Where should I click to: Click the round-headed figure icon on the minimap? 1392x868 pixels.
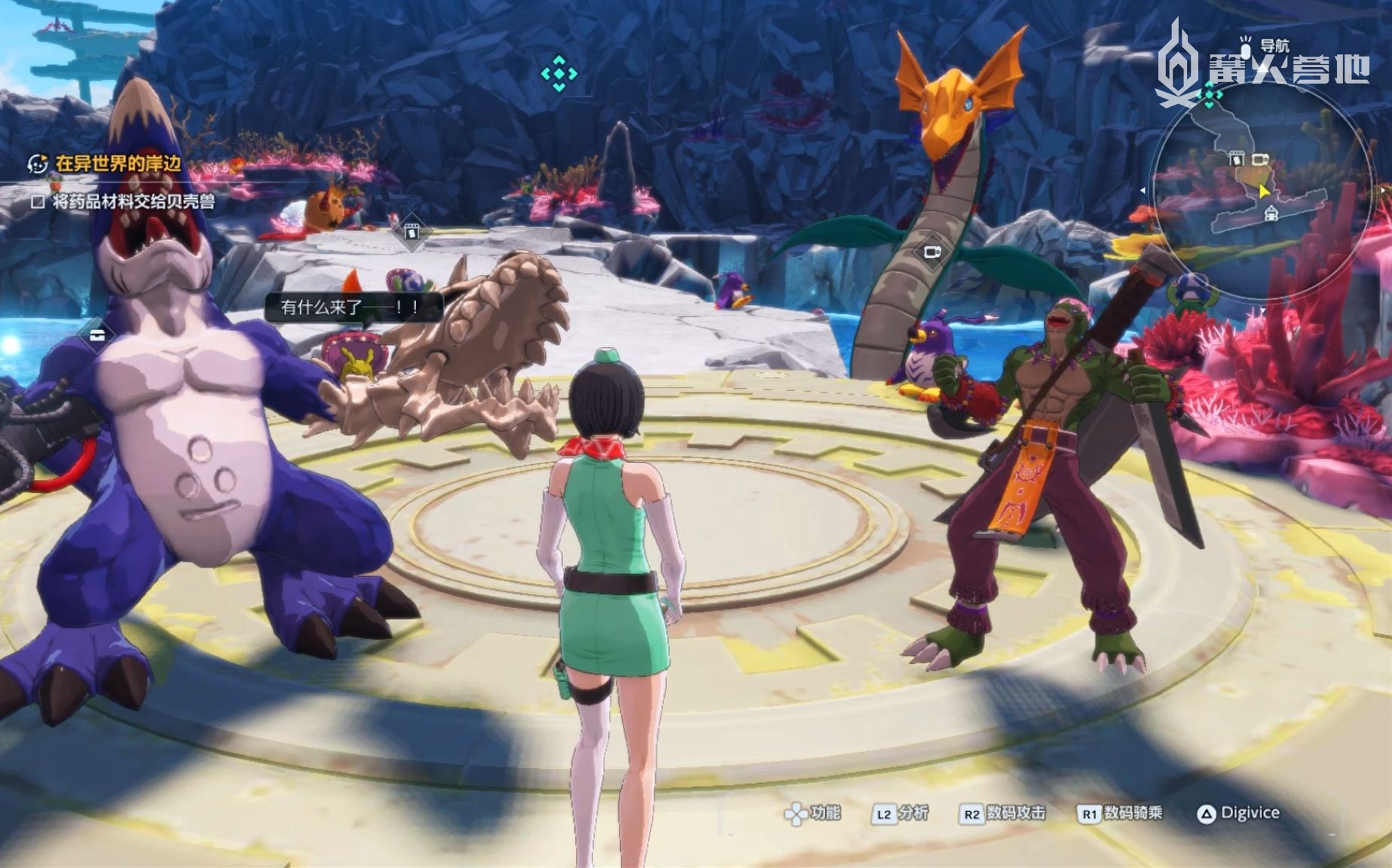click(x=1271, y=214)
